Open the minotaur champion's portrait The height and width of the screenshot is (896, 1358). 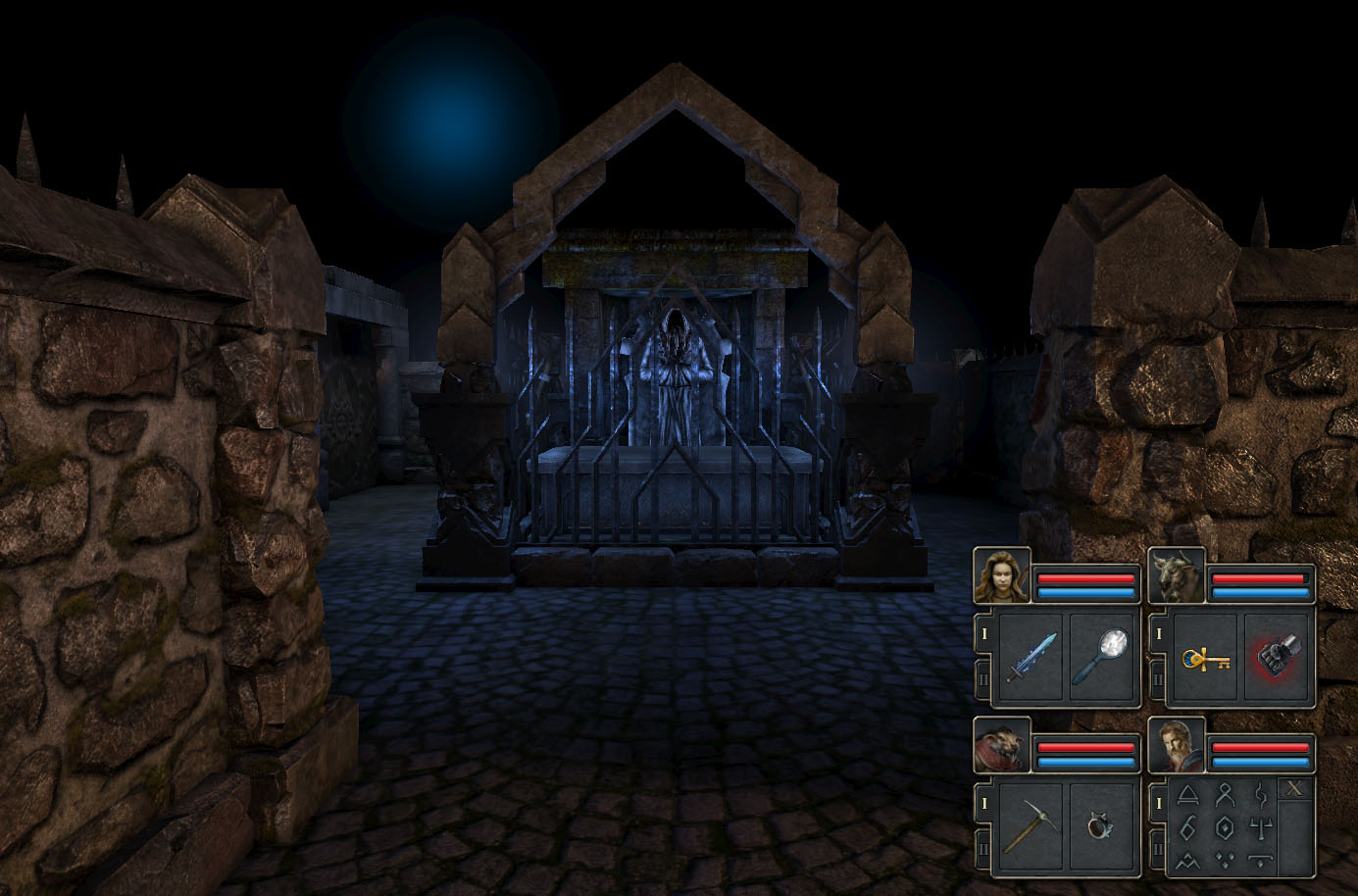(x=1177, y=576)
